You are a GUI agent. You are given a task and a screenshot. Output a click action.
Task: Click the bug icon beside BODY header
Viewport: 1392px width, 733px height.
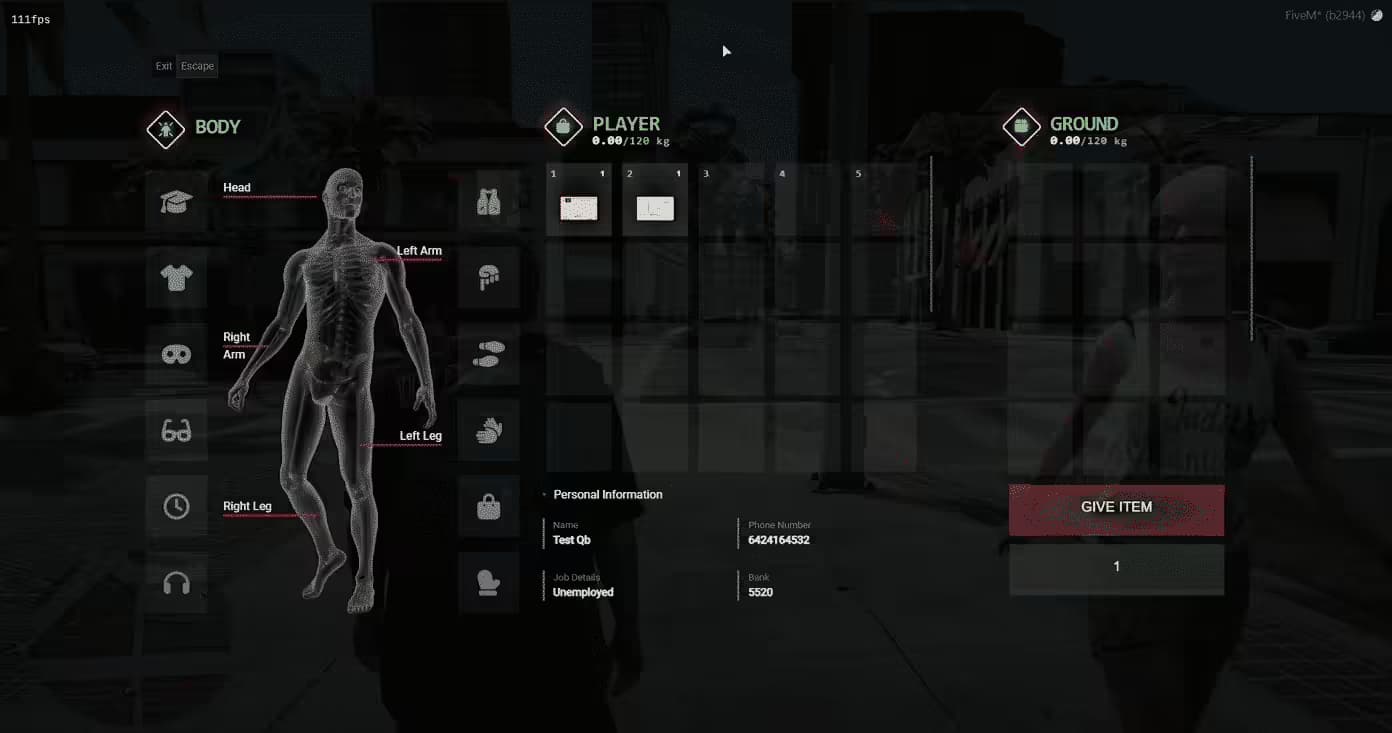[x=165, y=127]
